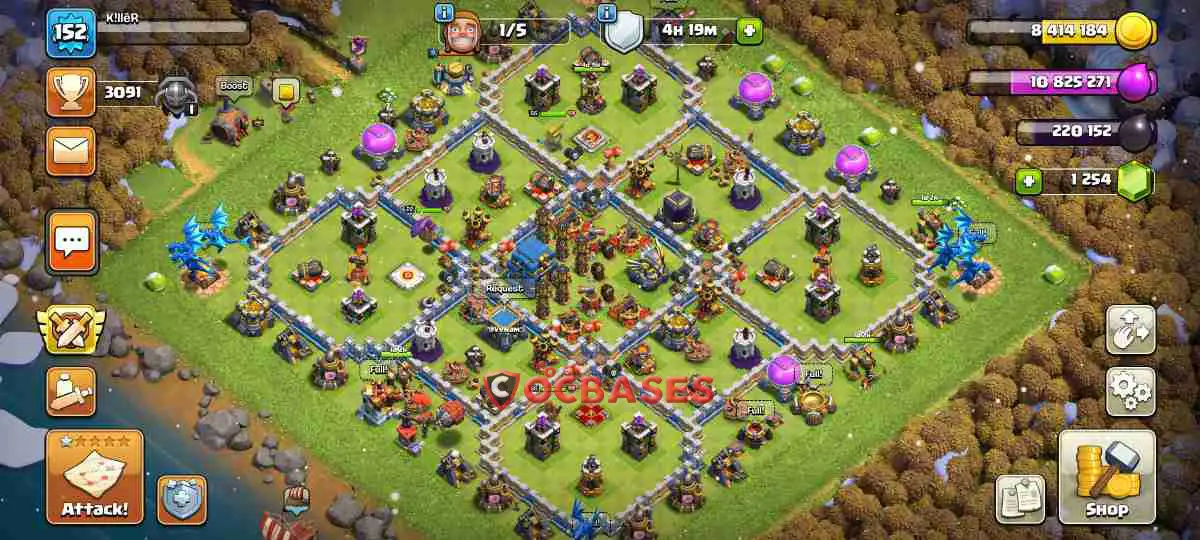
Task: Tap the pink elixir drop icon
Action: click(1134, 83)
